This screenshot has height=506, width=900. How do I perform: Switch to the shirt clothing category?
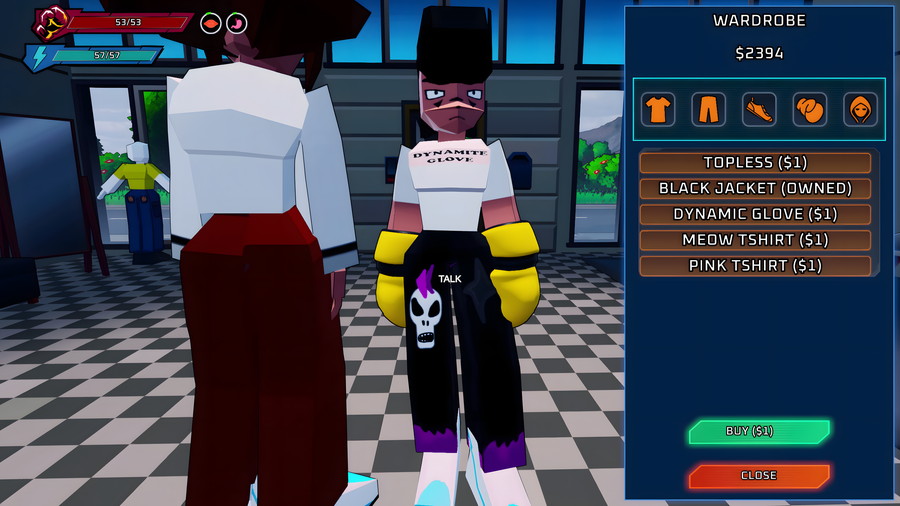[x=657, y=109]
